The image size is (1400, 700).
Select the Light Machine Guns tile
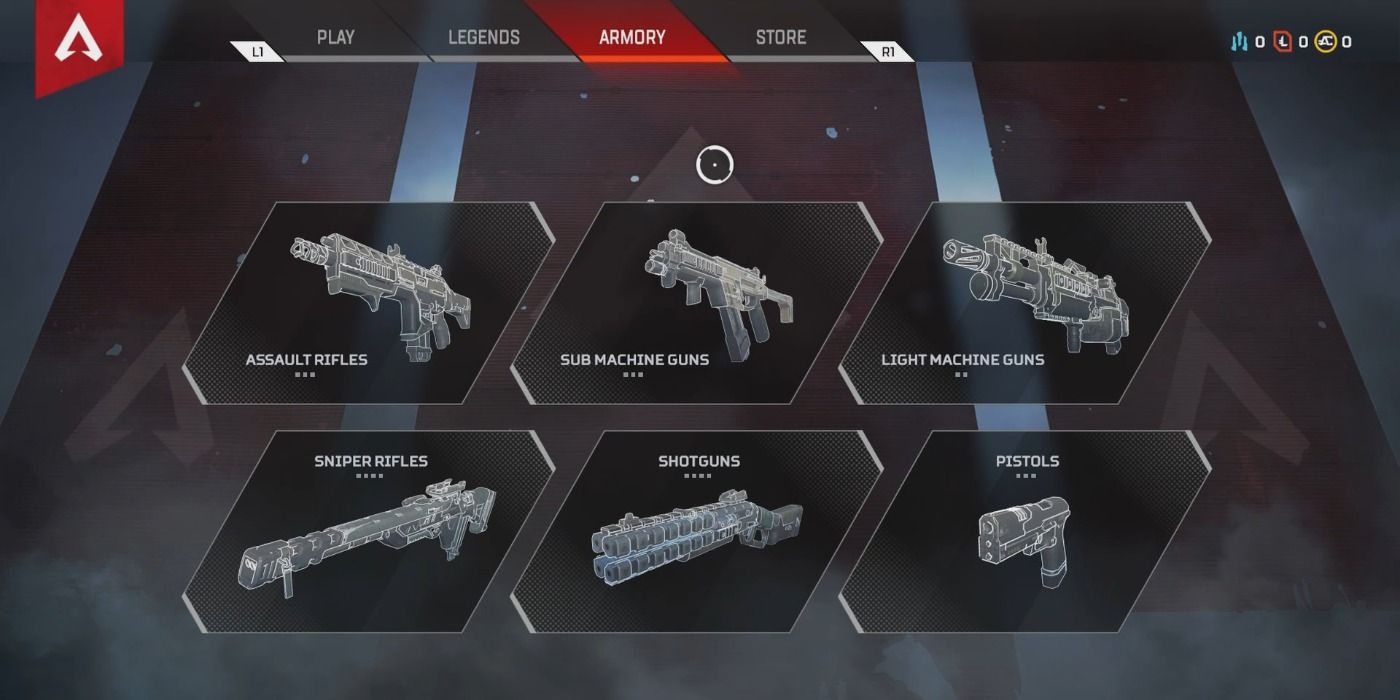tap(1024, 303)
